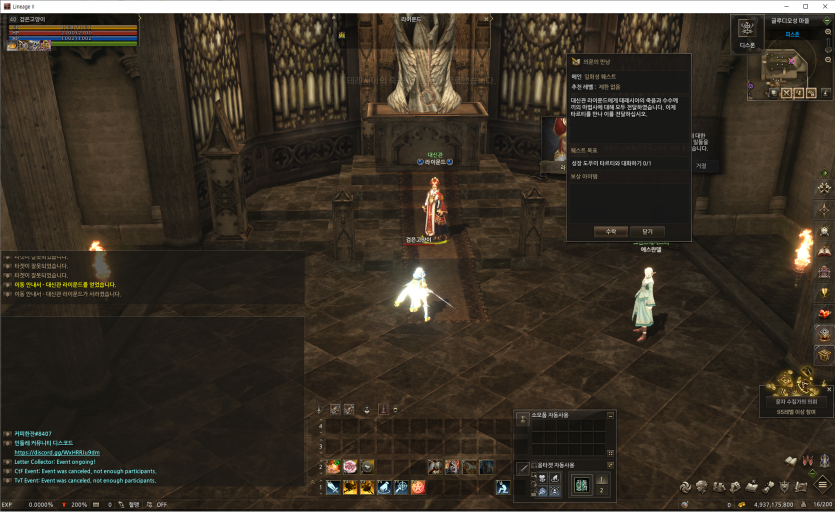The width and height of the screenshot is (835, 512).
Task: Open the 디스폰 dethrone icon beside the minimap
Action: [747, 29]
